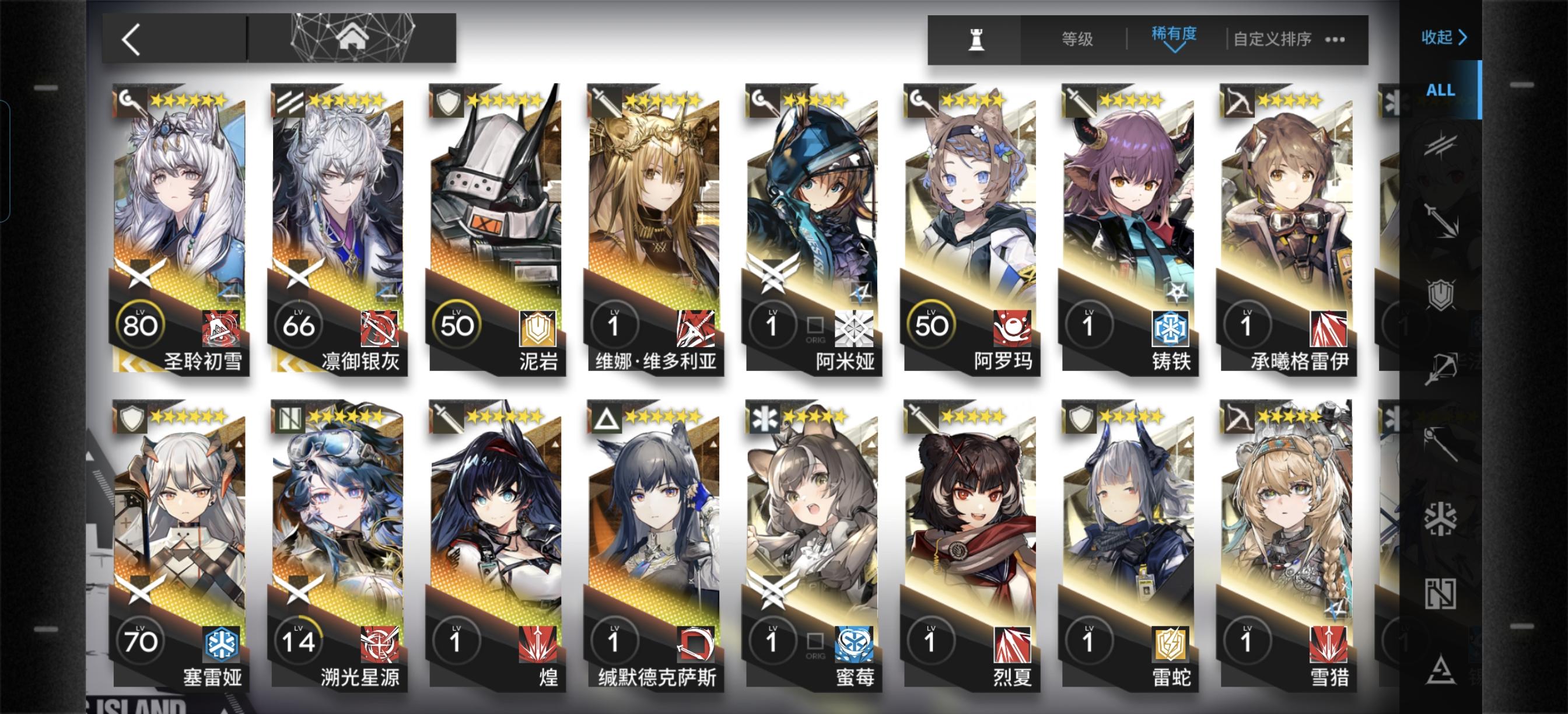
Task: Switch to 自定义排序 sorting
Action: pos(1272,38)
